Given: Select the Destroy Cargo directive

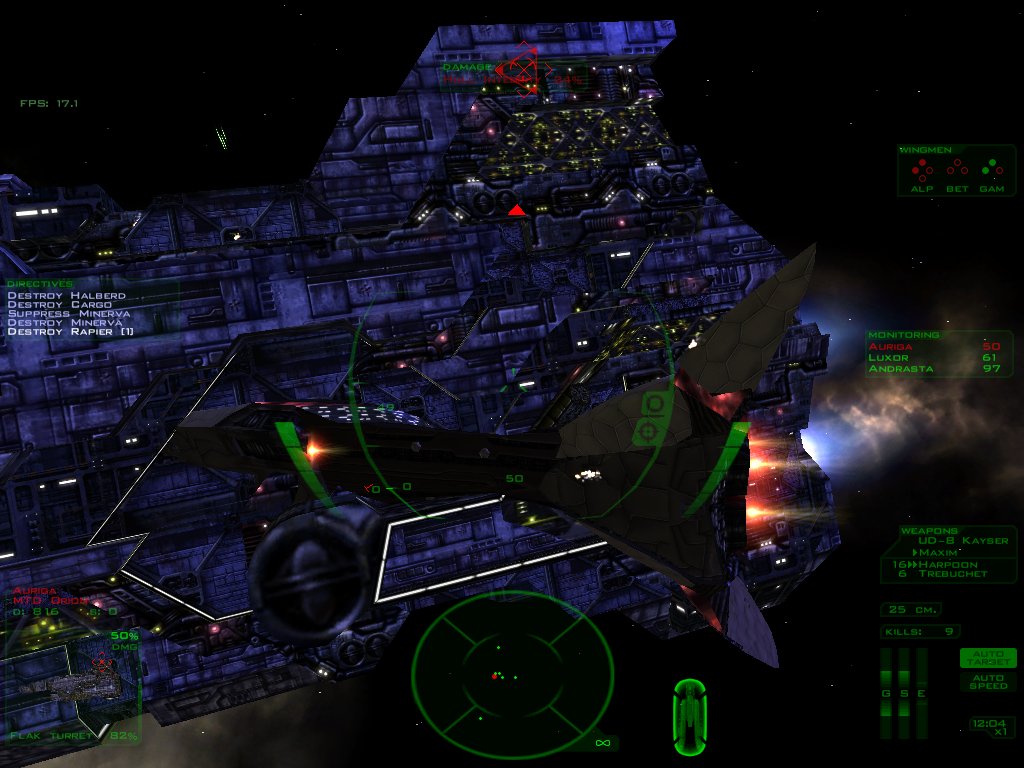Looking at the screenshot, I should 61,305.
